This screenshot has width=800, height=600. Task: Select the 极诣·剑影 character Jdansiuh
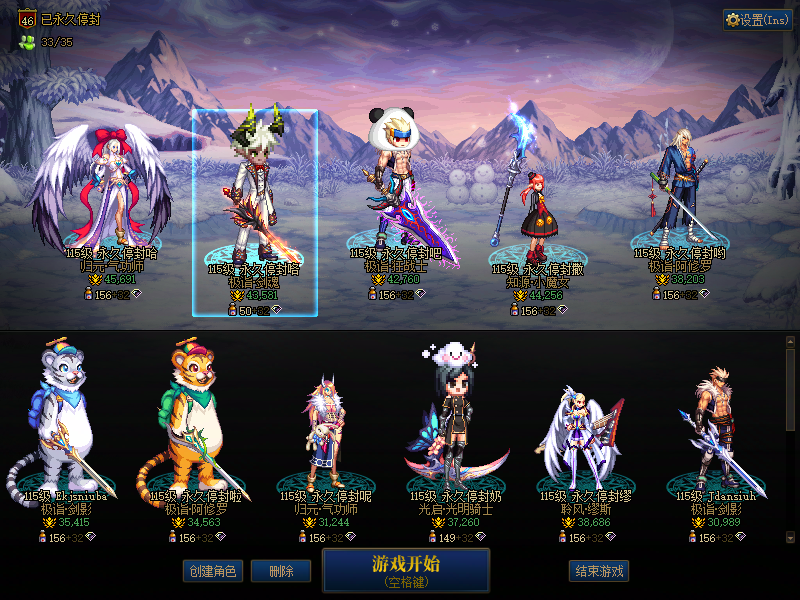[716, 430]
